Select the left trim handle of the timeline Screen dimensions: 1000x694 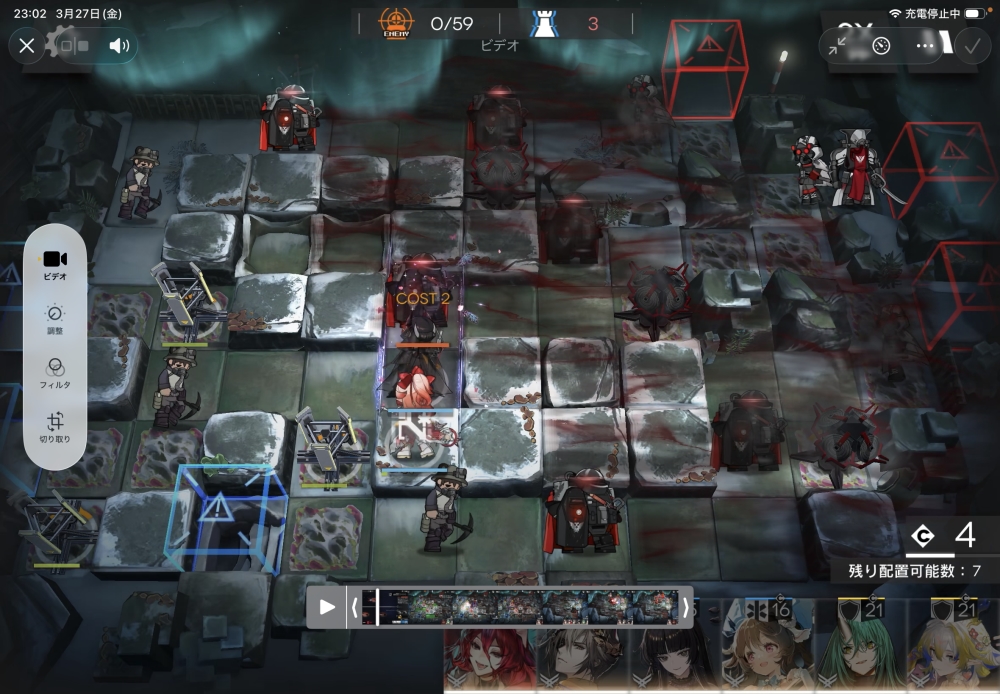click(353, 607)
